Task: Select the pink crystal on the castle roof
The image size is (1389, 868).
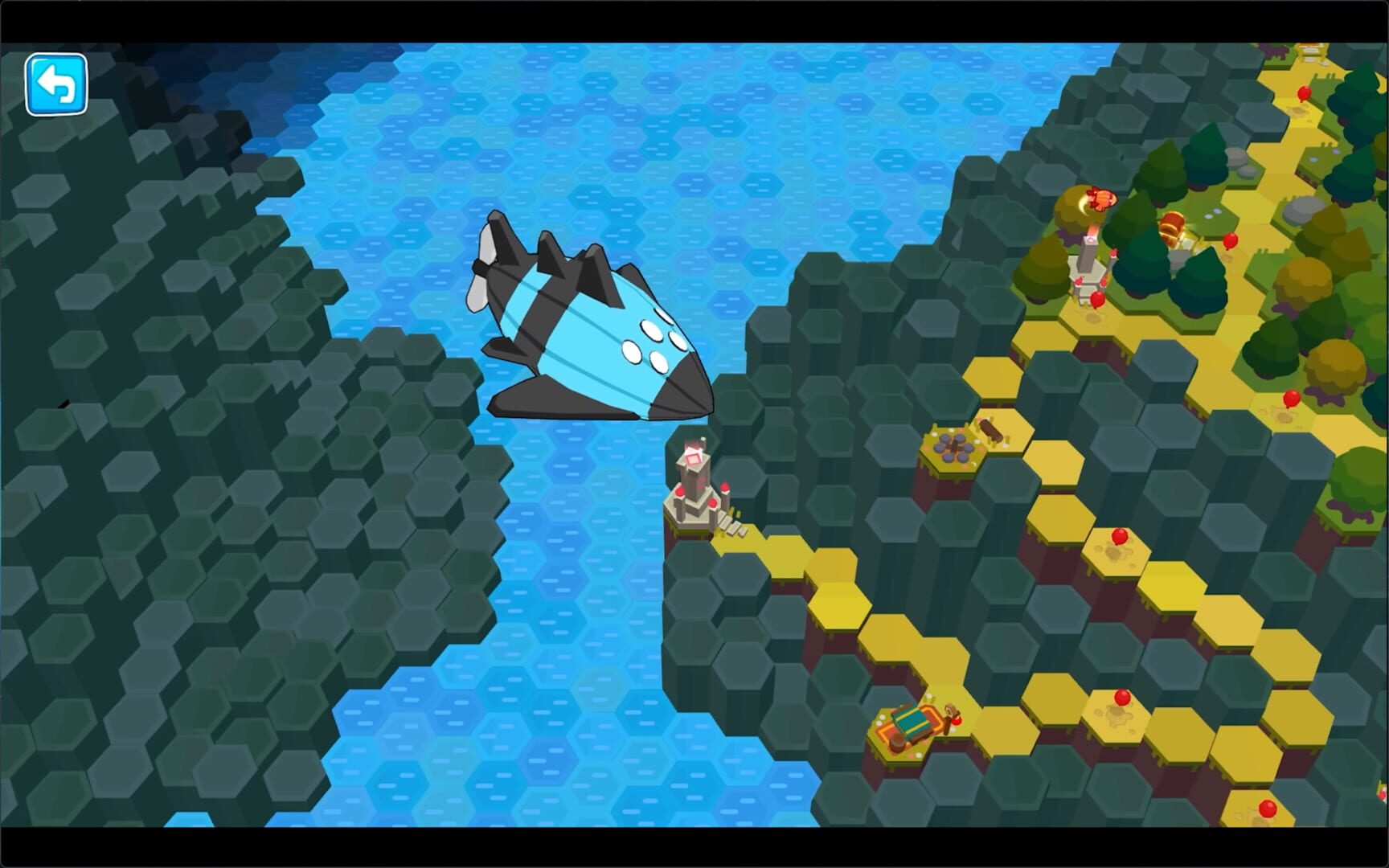Action: [x=692, y=457]
